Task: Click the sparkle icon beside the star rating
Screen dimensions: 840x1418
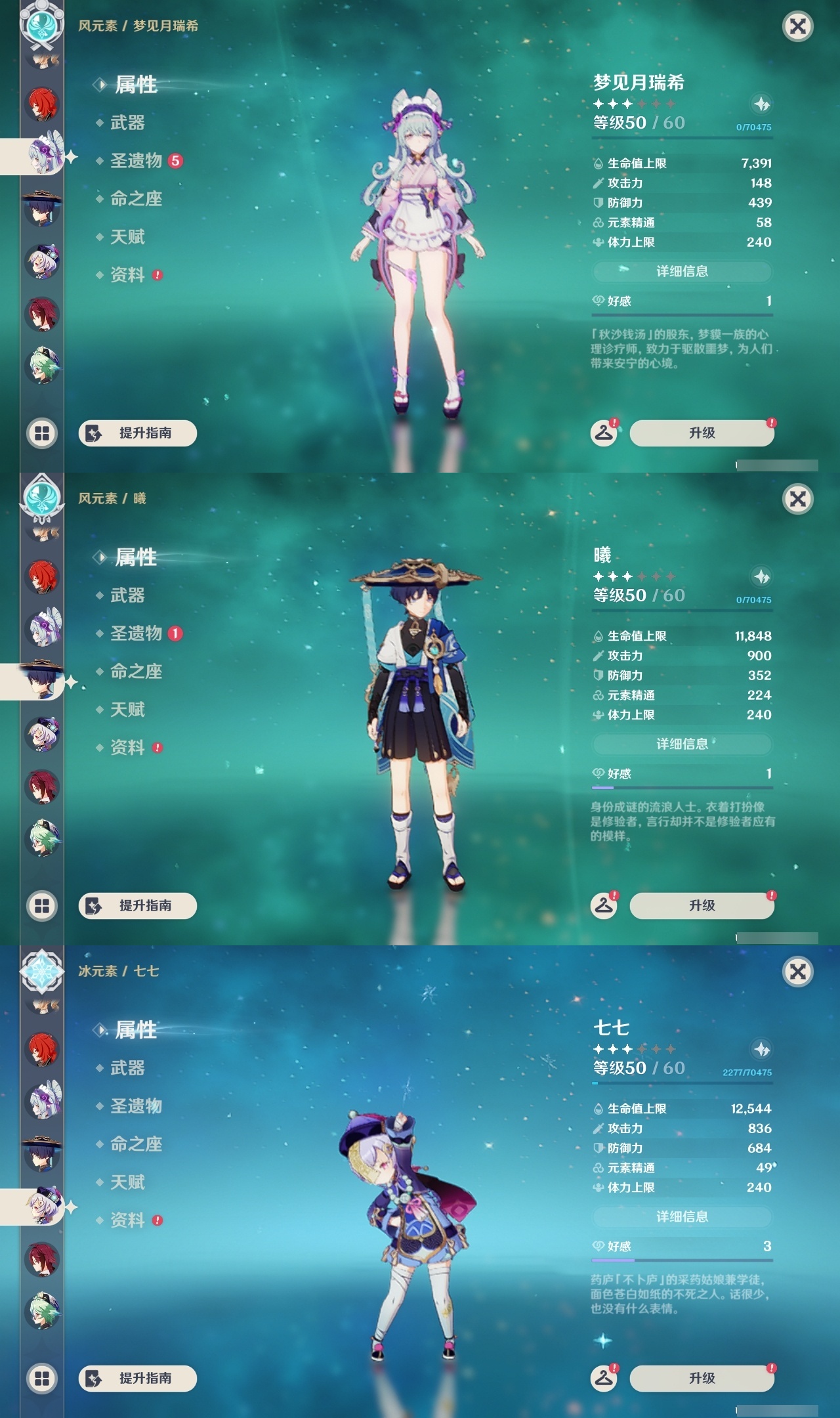Action: click(x=761, y=104)
